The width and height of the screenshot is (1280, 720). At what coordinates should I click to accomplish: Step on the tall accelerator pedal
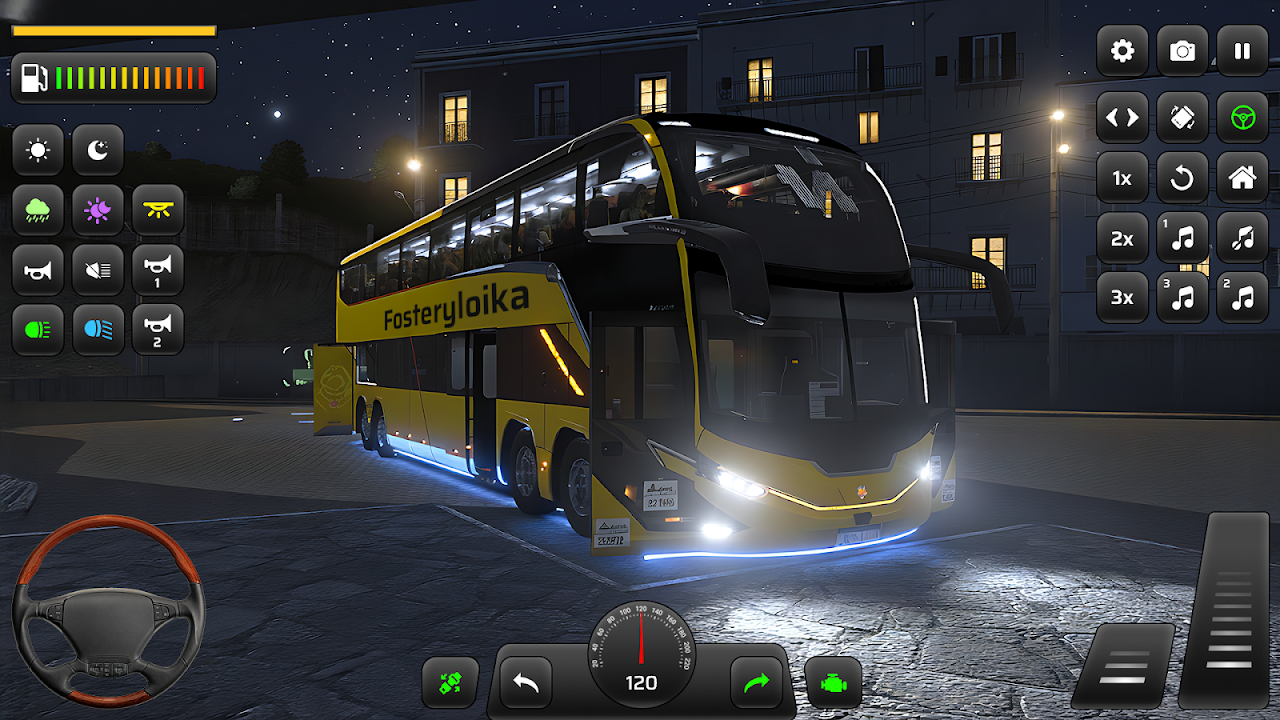[1228, 610]
